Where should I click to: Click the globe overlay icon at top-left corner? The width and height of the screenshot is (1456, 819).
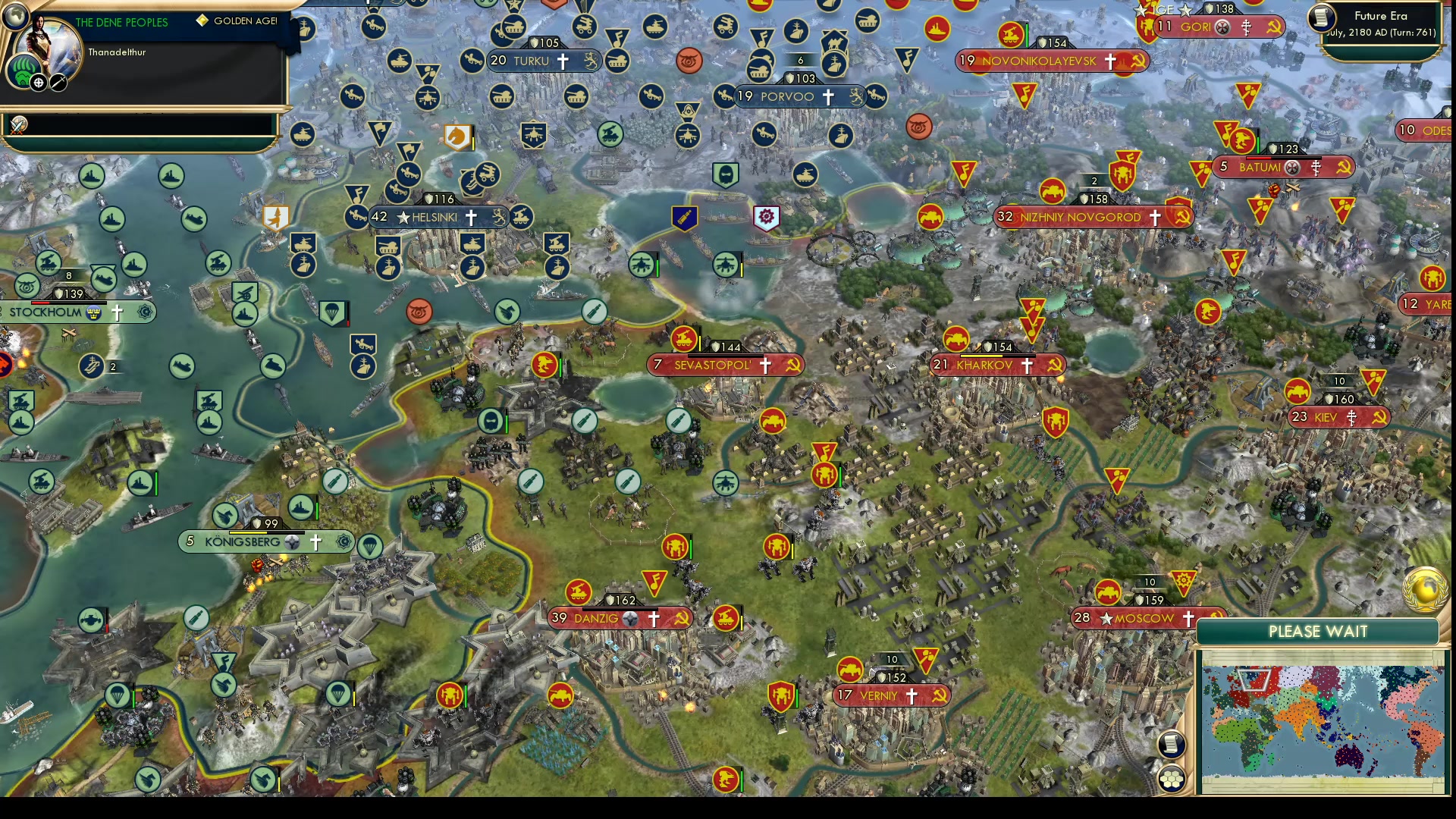[14, 14]
